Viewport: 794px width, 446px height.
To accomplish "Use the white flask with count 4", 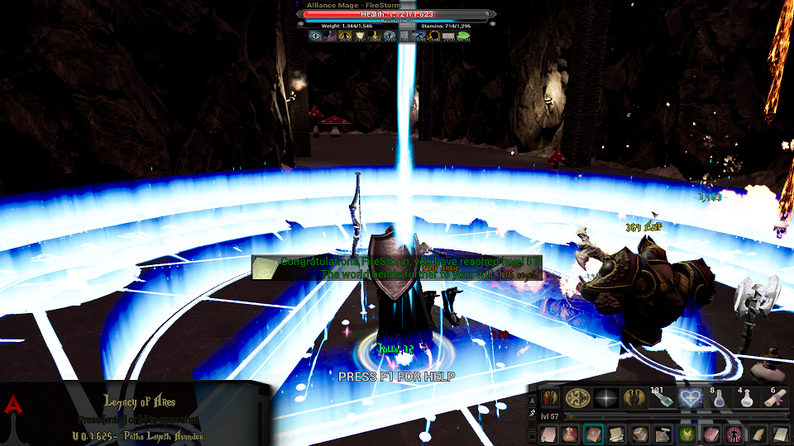I will point(745,398).
